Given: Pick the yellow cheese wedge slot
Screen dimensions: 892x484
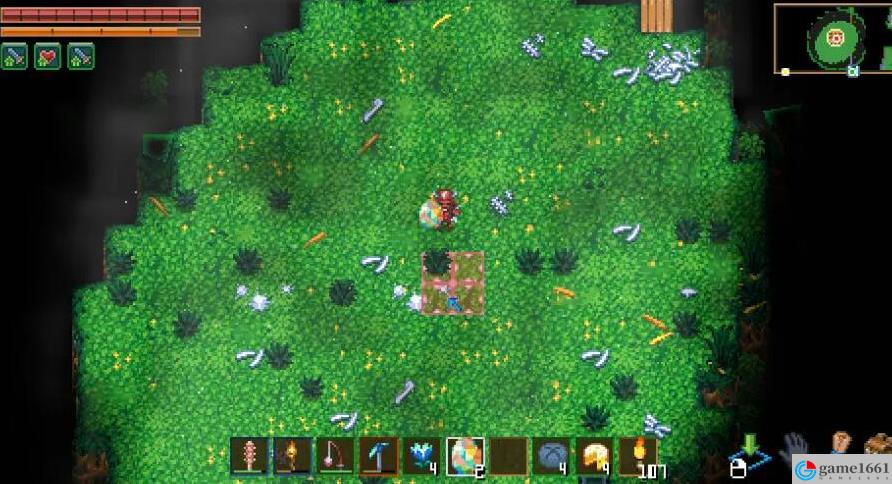Looking at the screenshot, I should 594,456.
